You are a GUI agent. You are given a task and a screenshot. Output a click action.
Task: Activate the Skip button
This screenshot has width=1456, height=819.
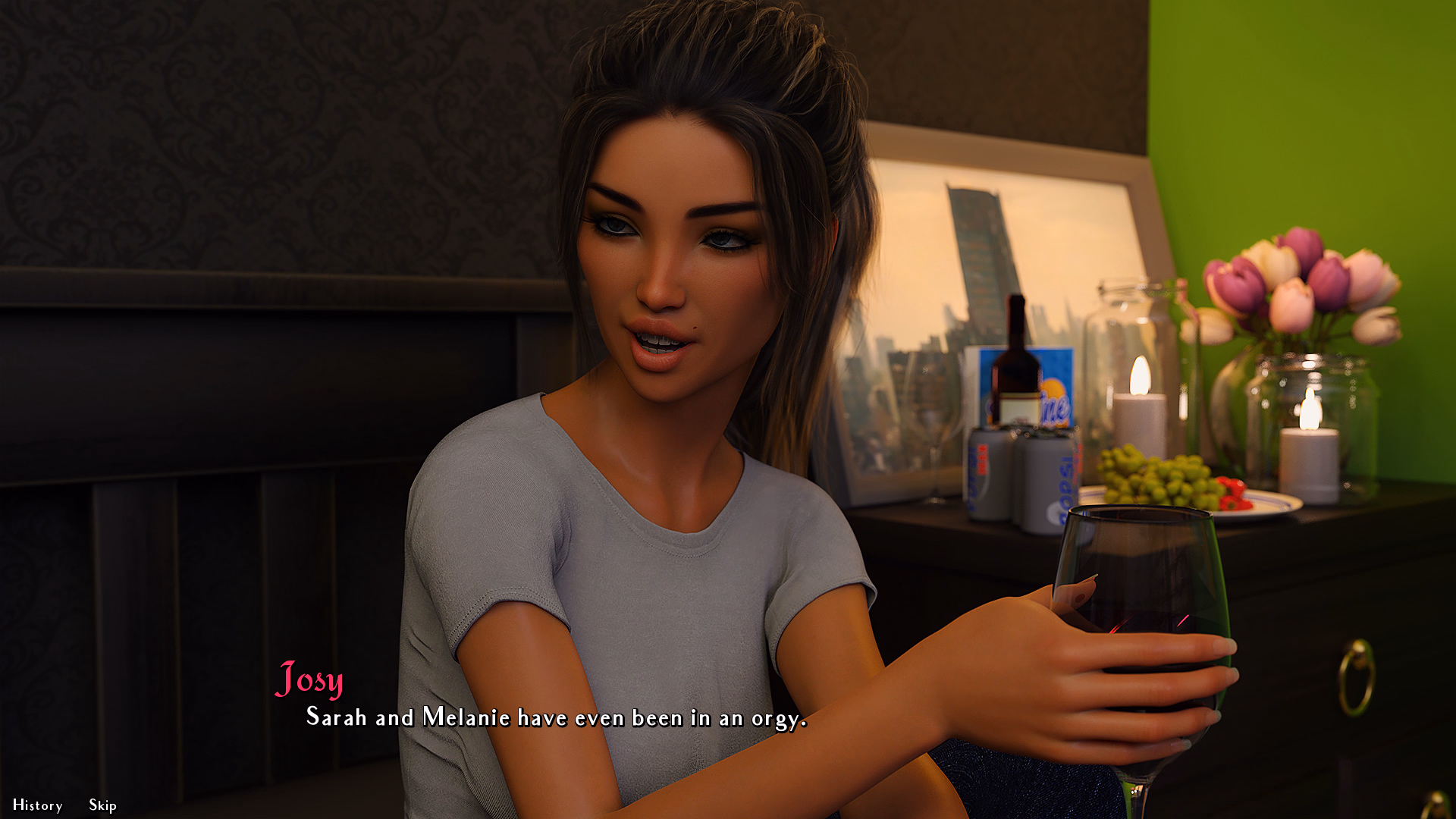(102, 805)
